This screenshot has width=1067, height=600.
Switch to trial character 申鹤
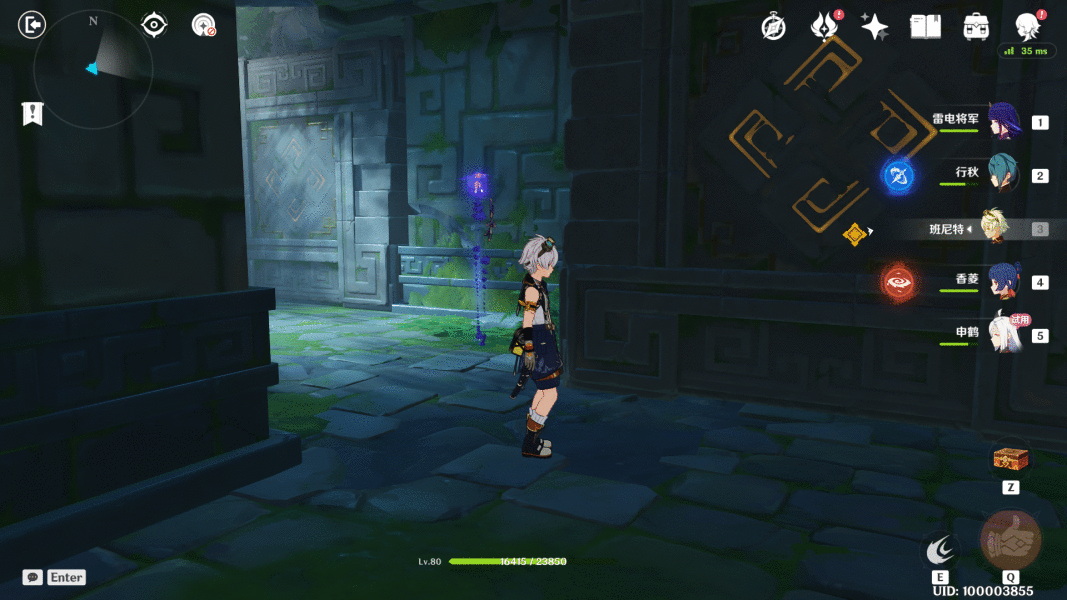coord(1002,335)
